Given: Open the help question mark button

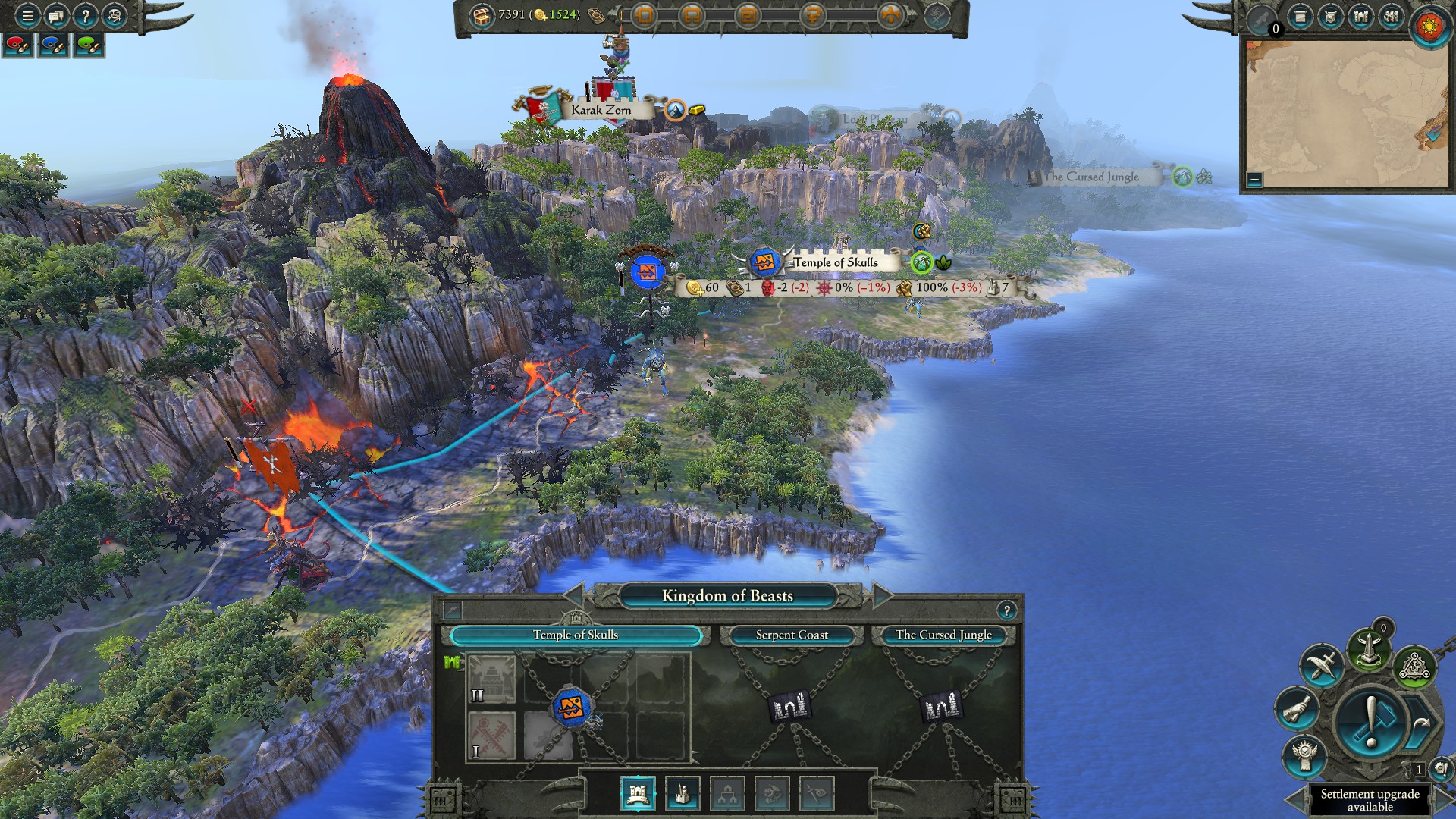Looking at the screenshot, I should (x=85, y=15).
